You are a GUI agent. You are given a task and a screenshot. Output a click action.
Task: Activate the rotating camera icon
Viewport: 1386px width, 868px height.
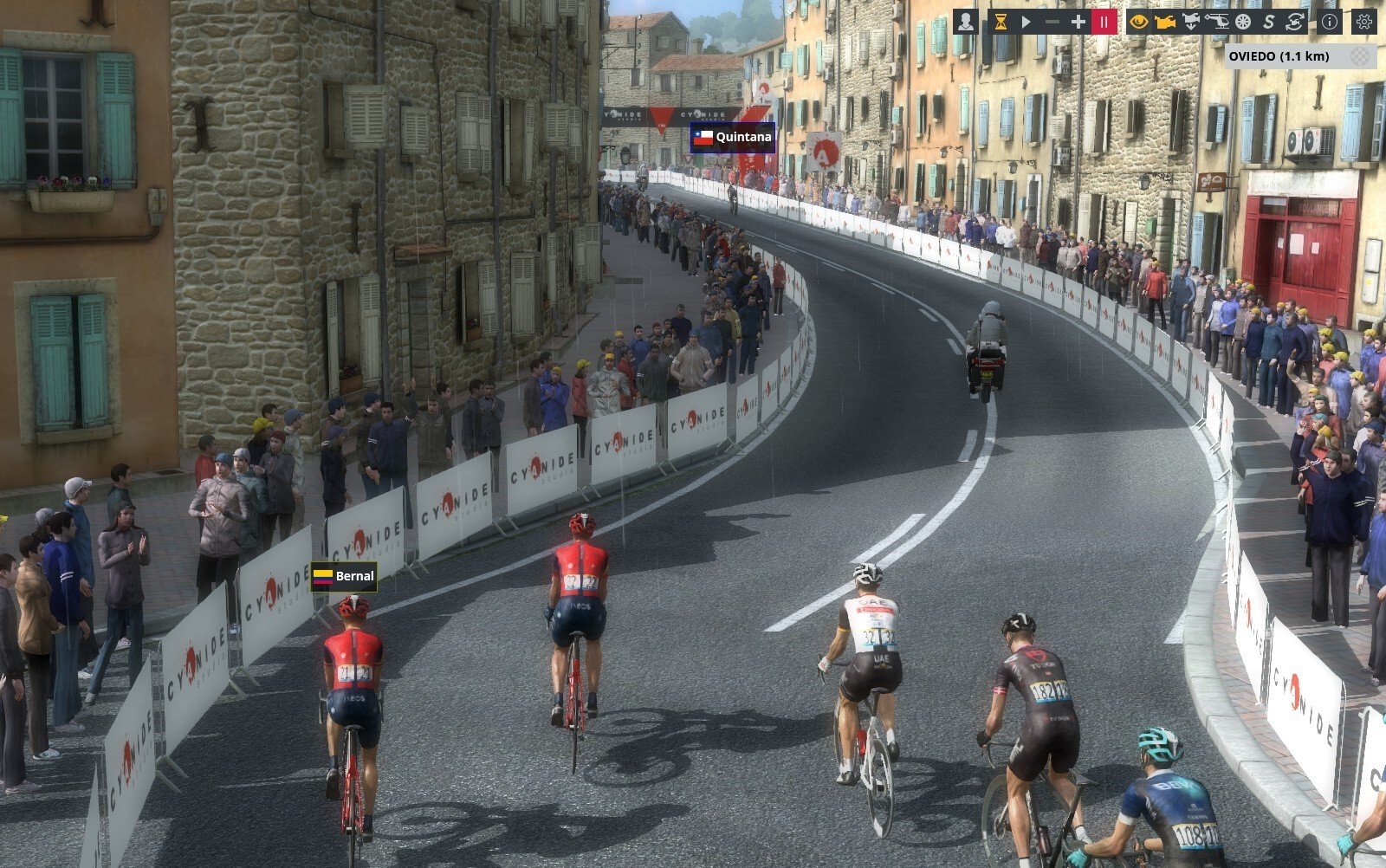point(1295,22)
